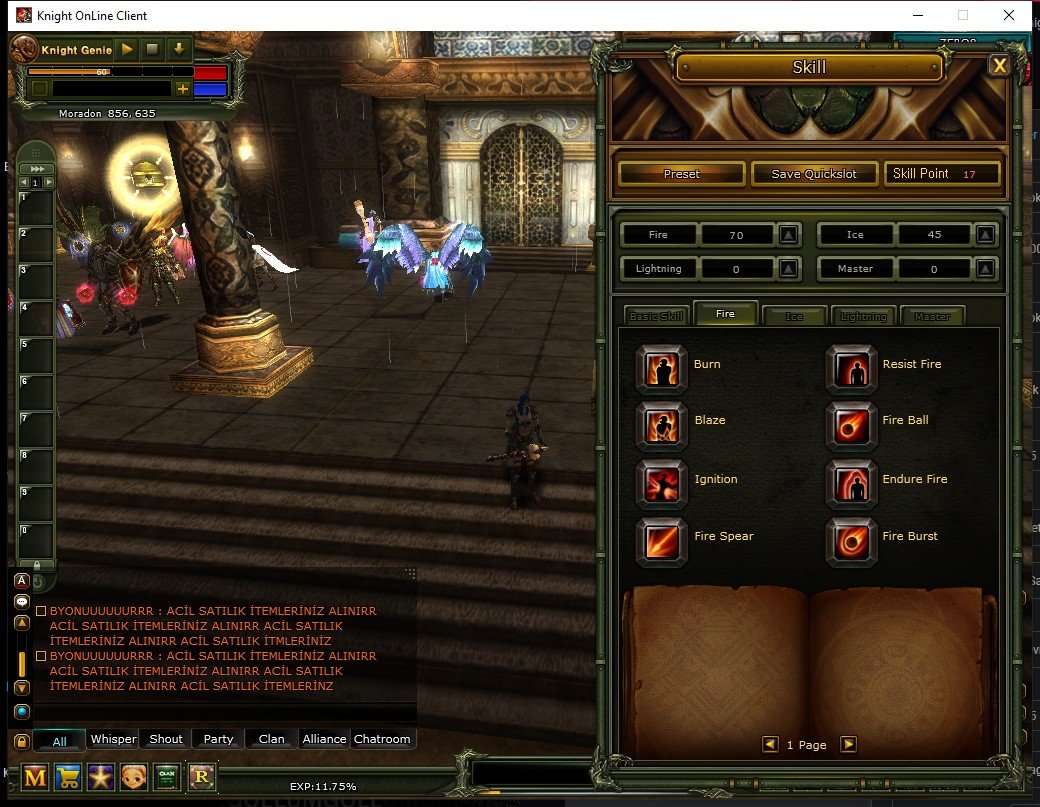The width and height of the screenshot is (1040, 807).
Task: Show the Lightning skill tab
Action: pos(863,316)
